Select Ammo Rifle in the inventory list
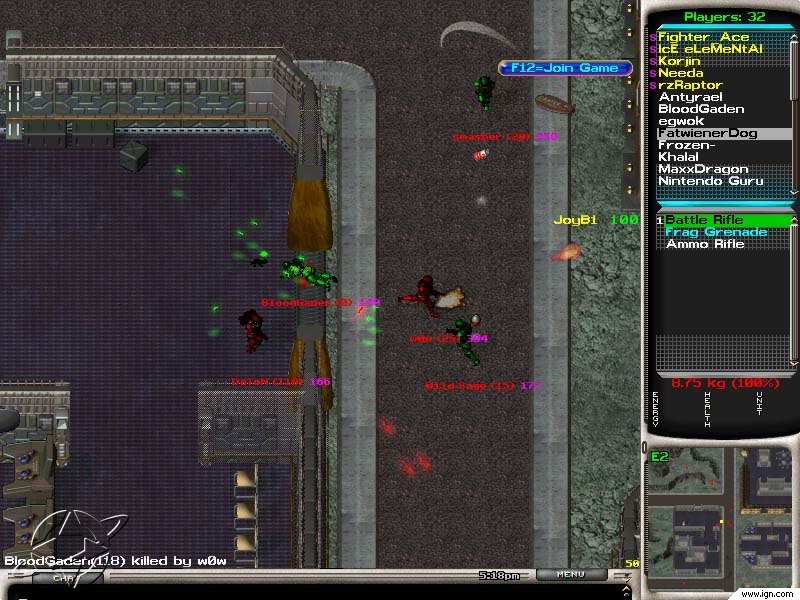This screenshot has height=600, width=800. (705, 244)
